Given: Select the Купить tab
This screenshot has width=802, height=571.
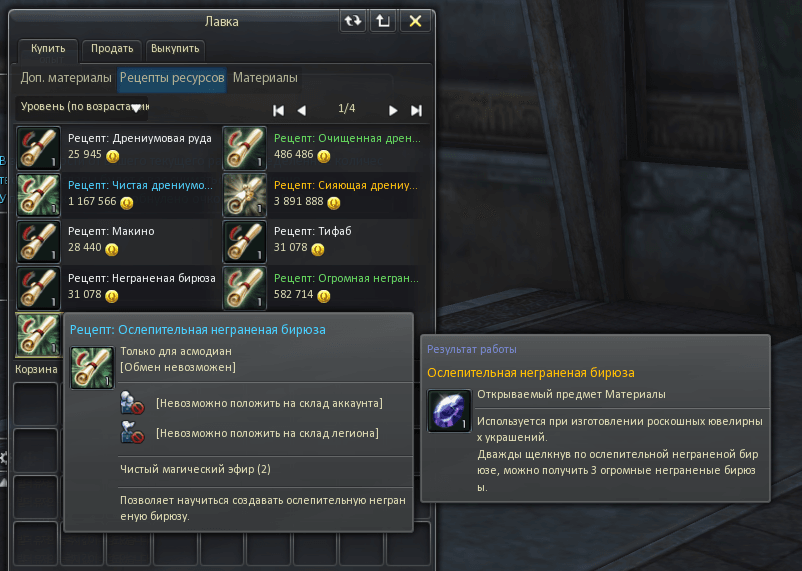Looking at the screenshot, I should 48,48.
